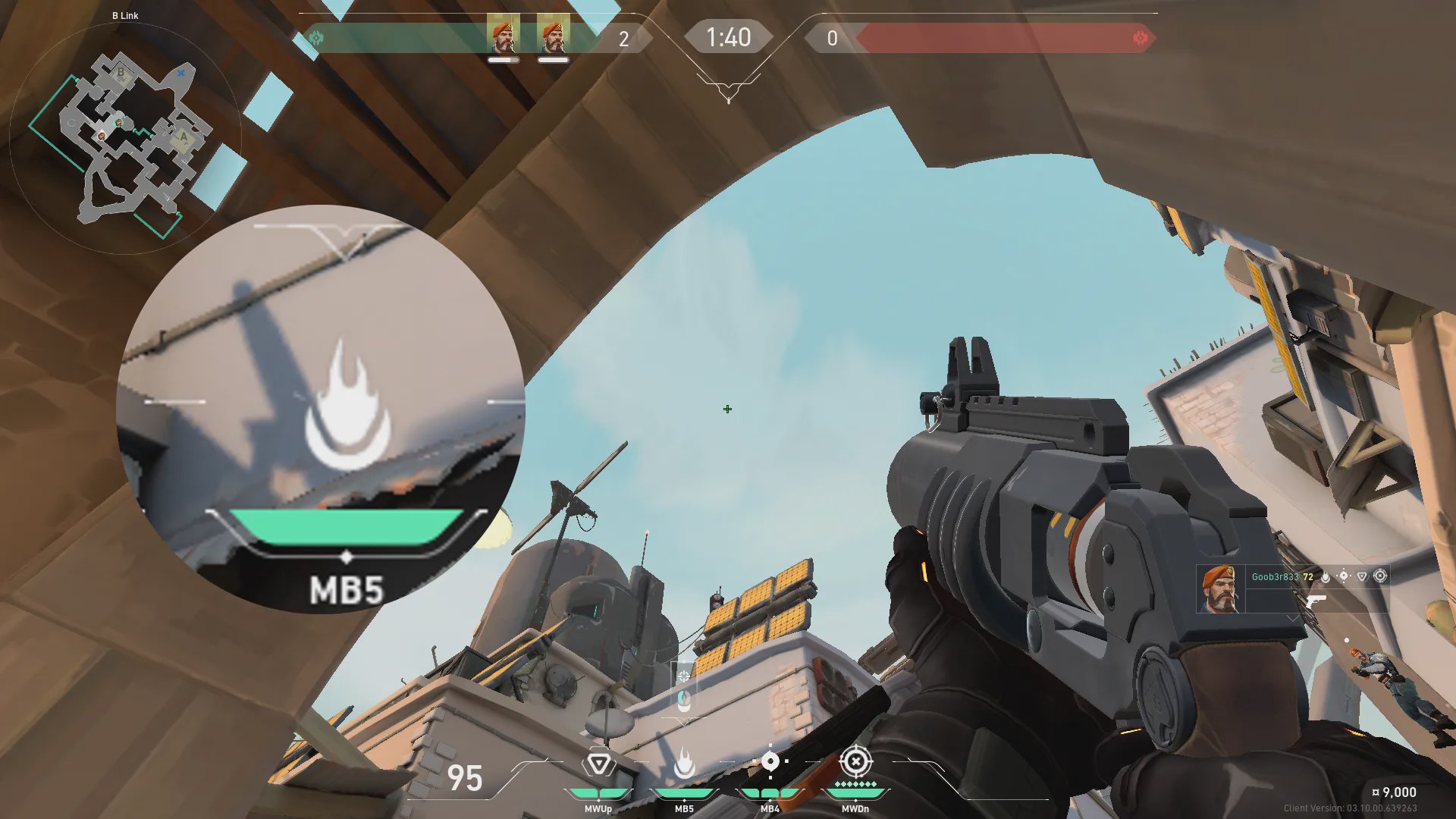This screenshot has width=1456, height=819.
Task: Select the small Incendiary flame ability in the ability bar
Action: (684, 764)
